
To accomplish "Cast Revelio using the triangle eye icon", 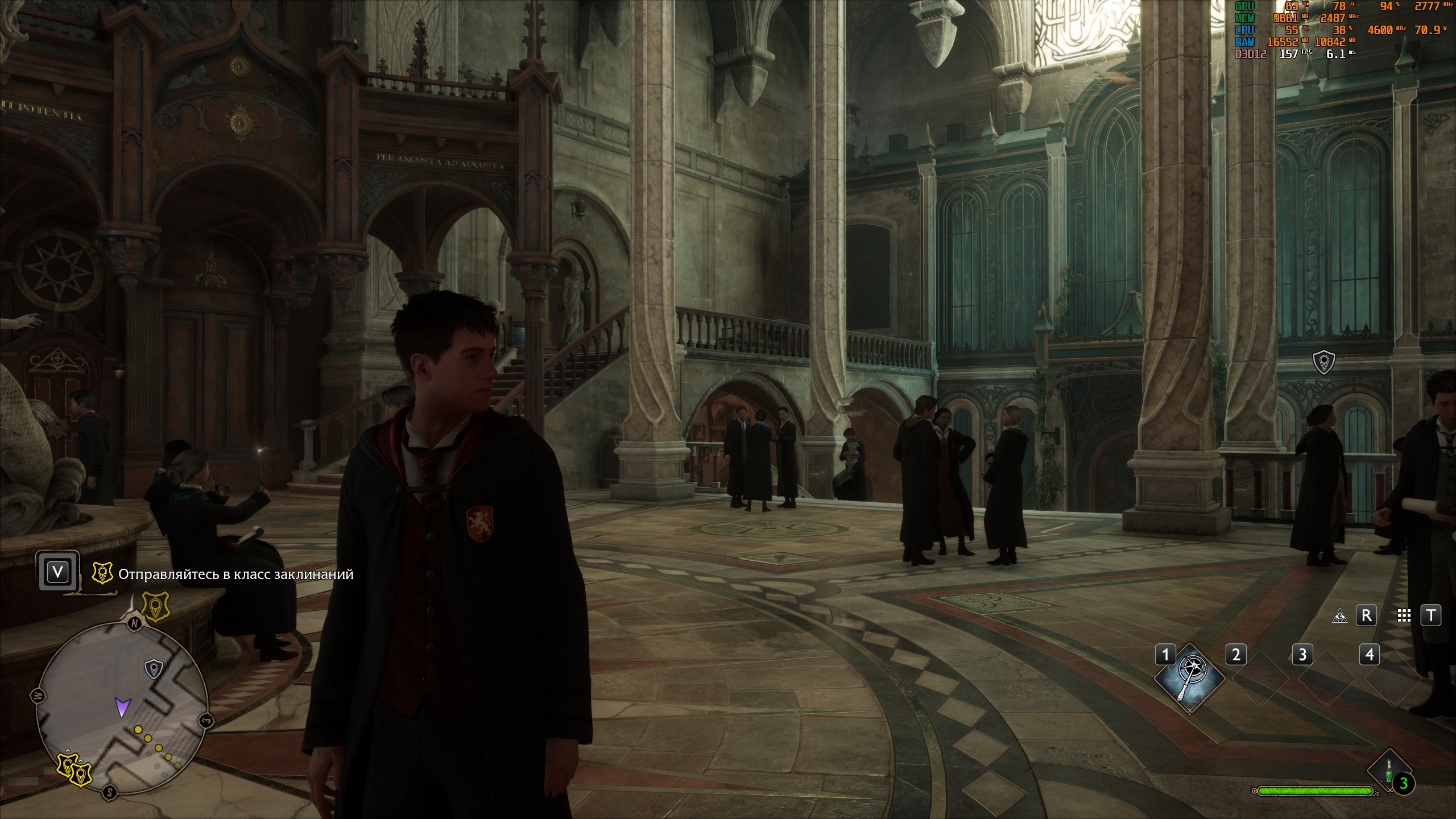I will 1340,616.
